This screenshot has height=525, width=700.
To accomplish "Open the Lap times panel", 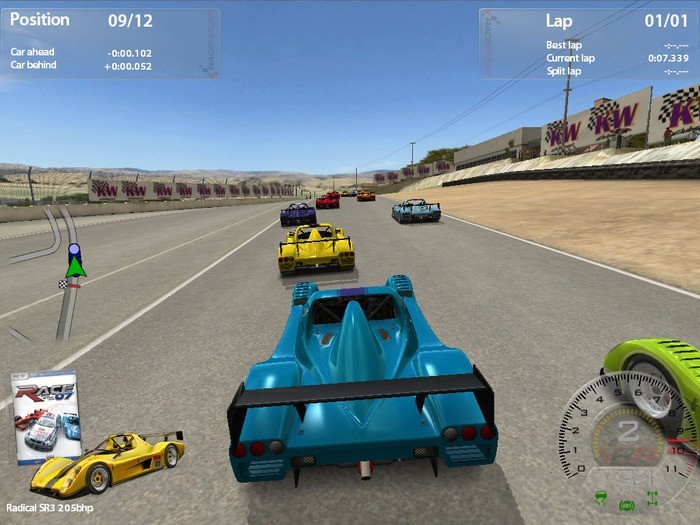I will click(588, 43).
